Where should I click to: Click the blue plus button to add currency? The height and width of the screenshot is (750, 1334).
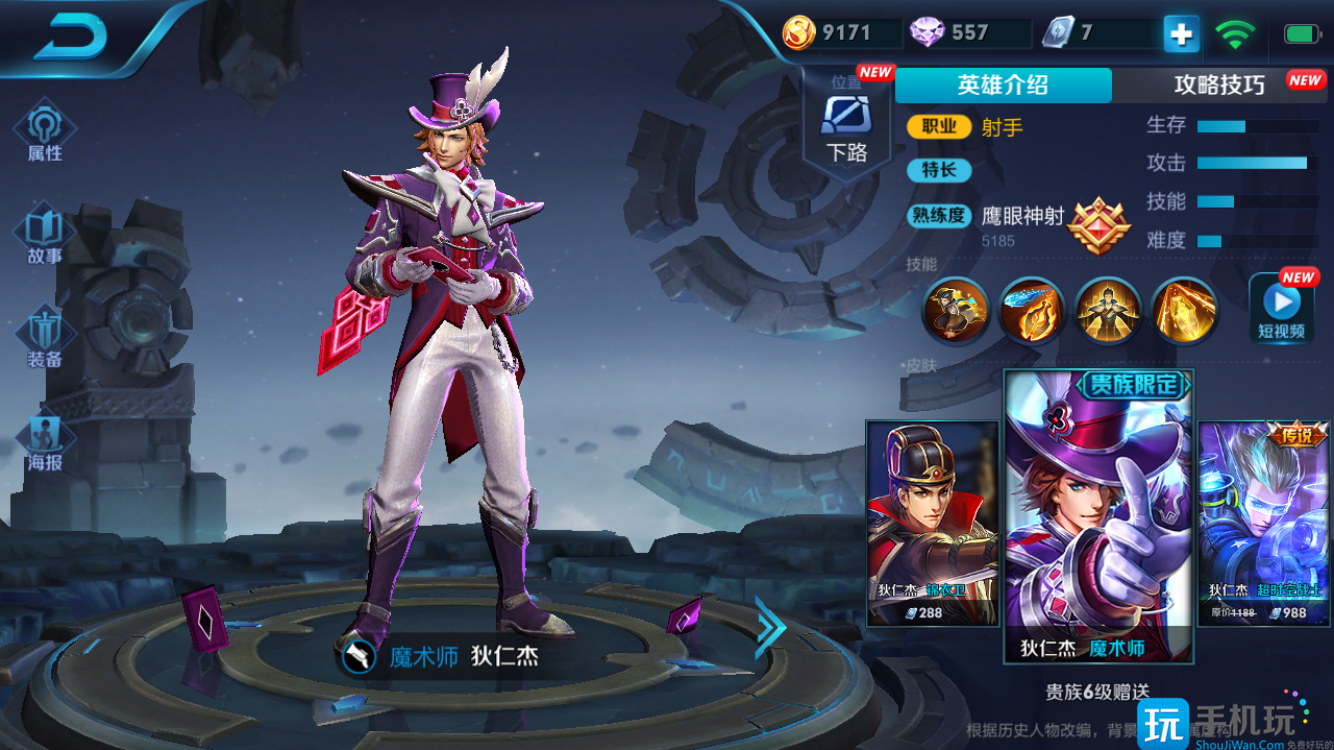tap(1181, 34)
